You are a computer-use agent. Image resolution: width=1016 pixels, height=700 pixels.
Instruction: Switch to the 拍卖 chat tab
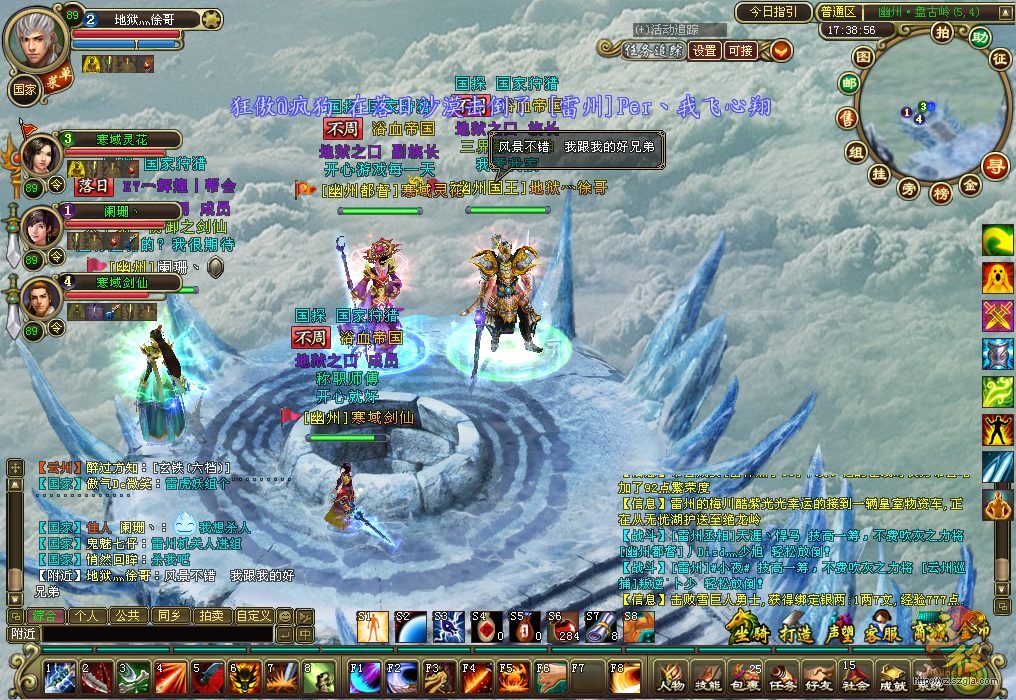coord(210,616)
